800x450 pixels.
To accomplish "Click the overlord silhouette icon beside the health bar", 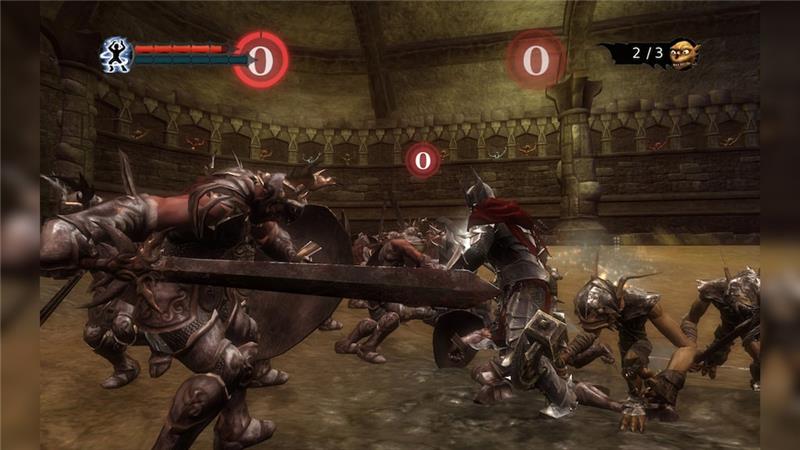I will click(115, 53).
